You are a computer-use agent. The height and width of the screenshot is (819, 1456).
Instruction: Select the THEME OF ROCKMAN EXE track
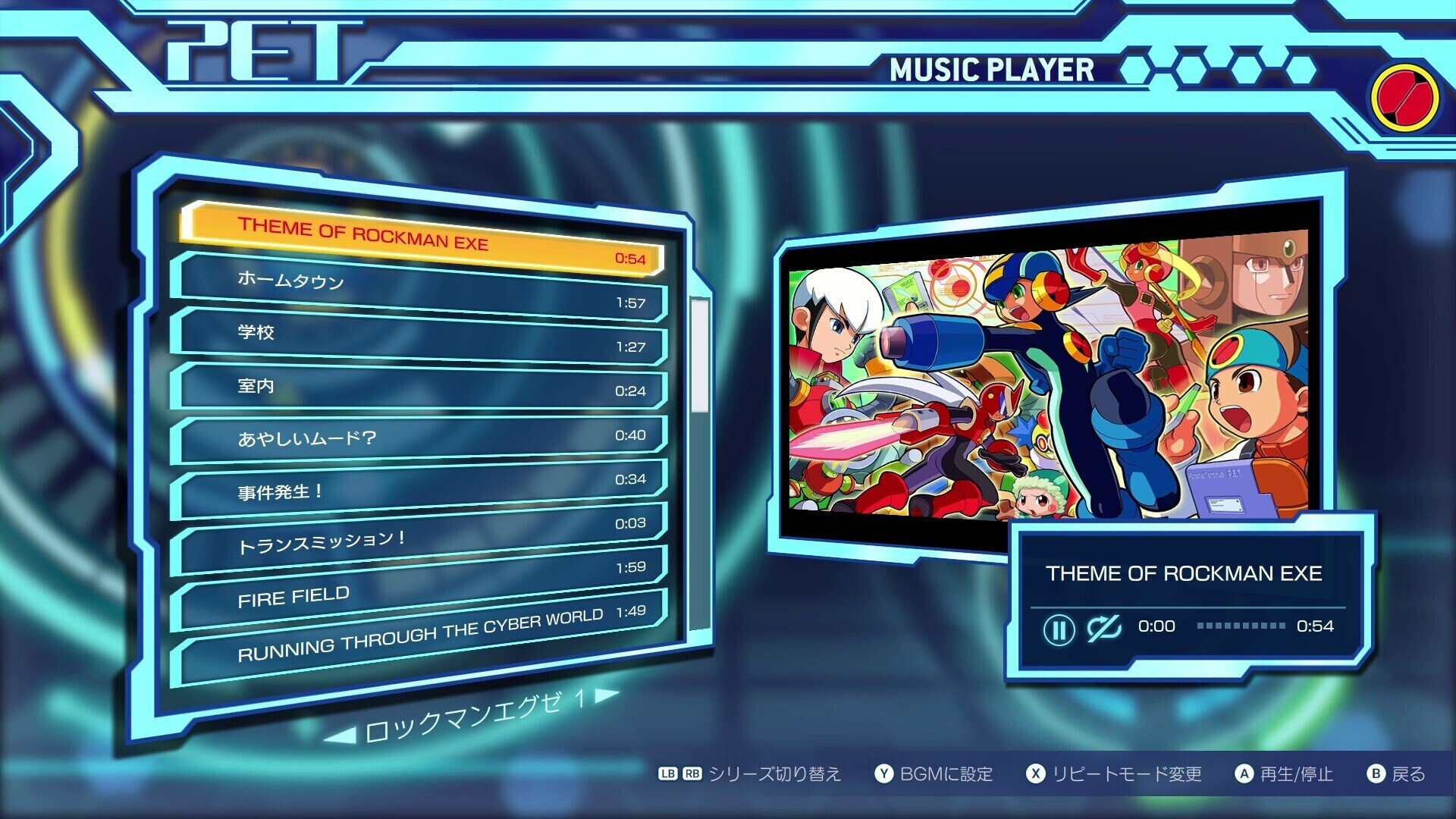pyautogui.click(x=421, y=238)
